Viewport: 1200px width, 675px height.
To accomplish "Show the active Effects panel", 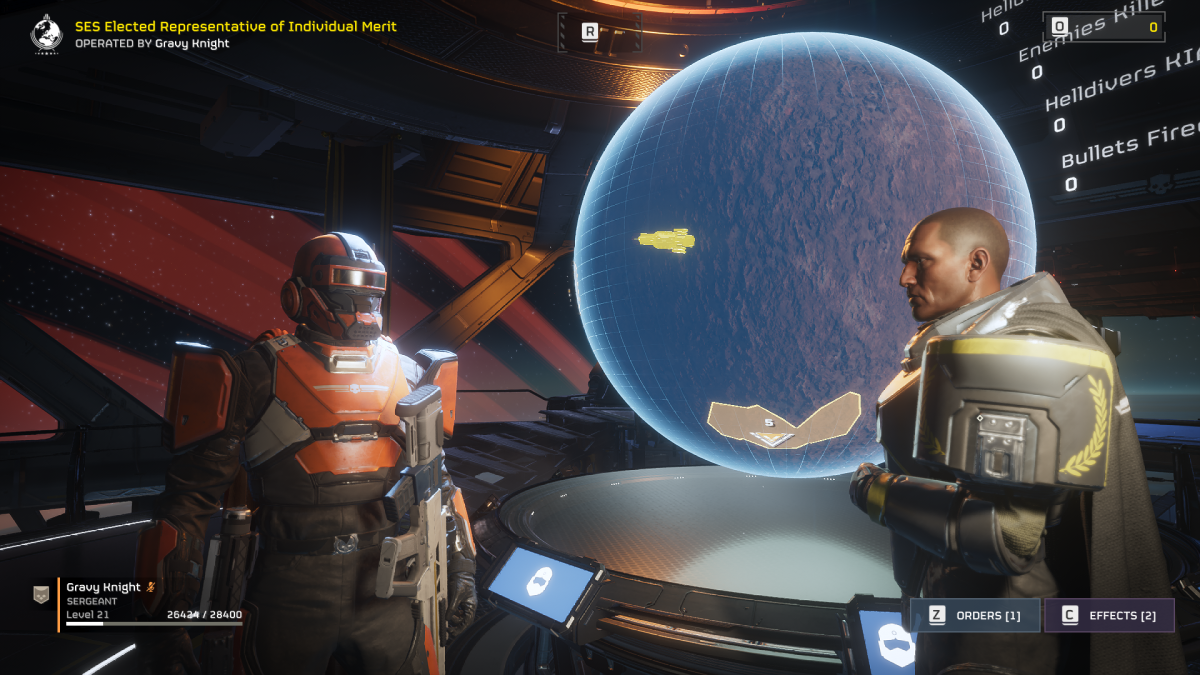I will [1109, 615].
